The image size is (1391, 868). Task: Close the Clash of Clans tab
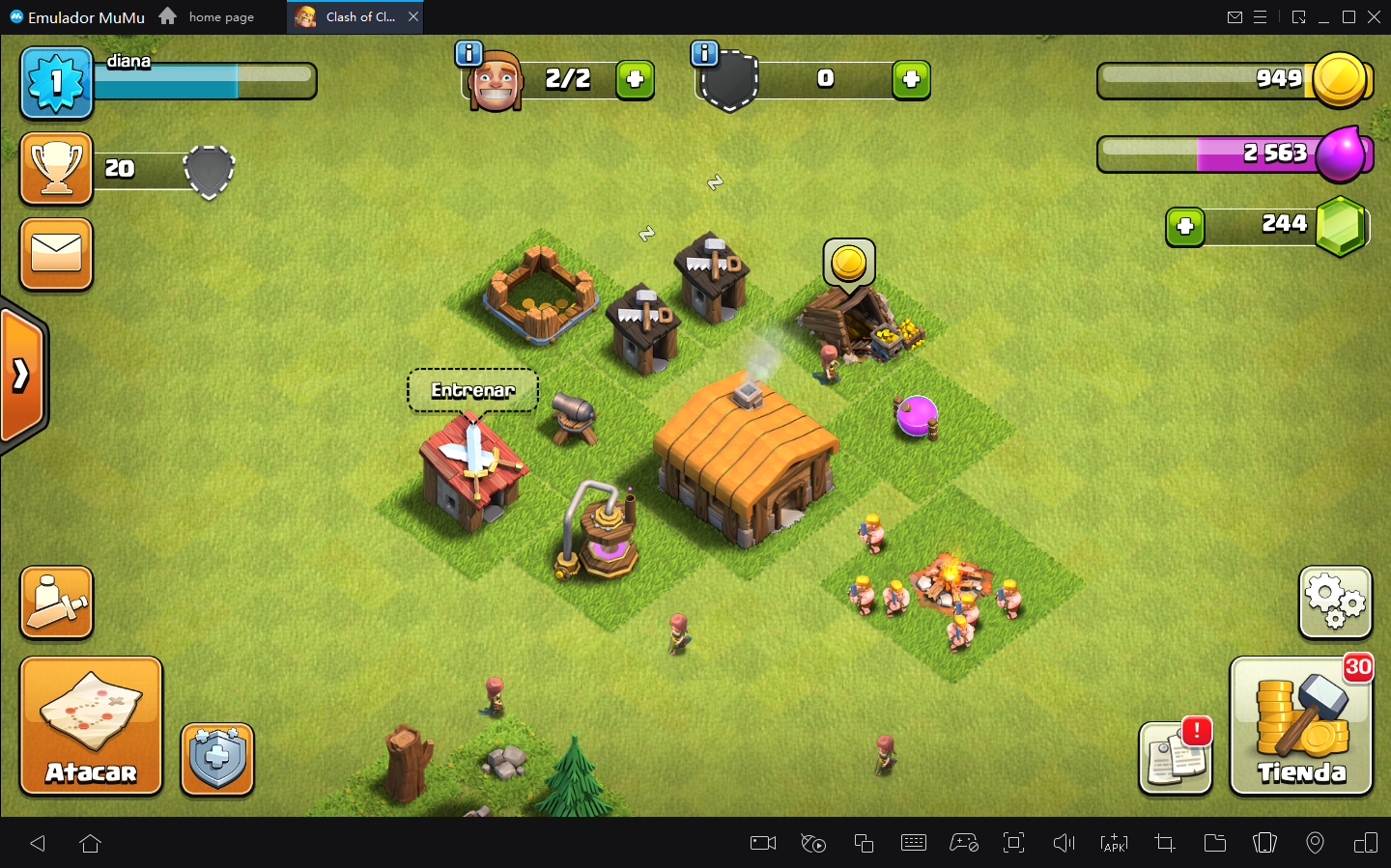(413, 16)
